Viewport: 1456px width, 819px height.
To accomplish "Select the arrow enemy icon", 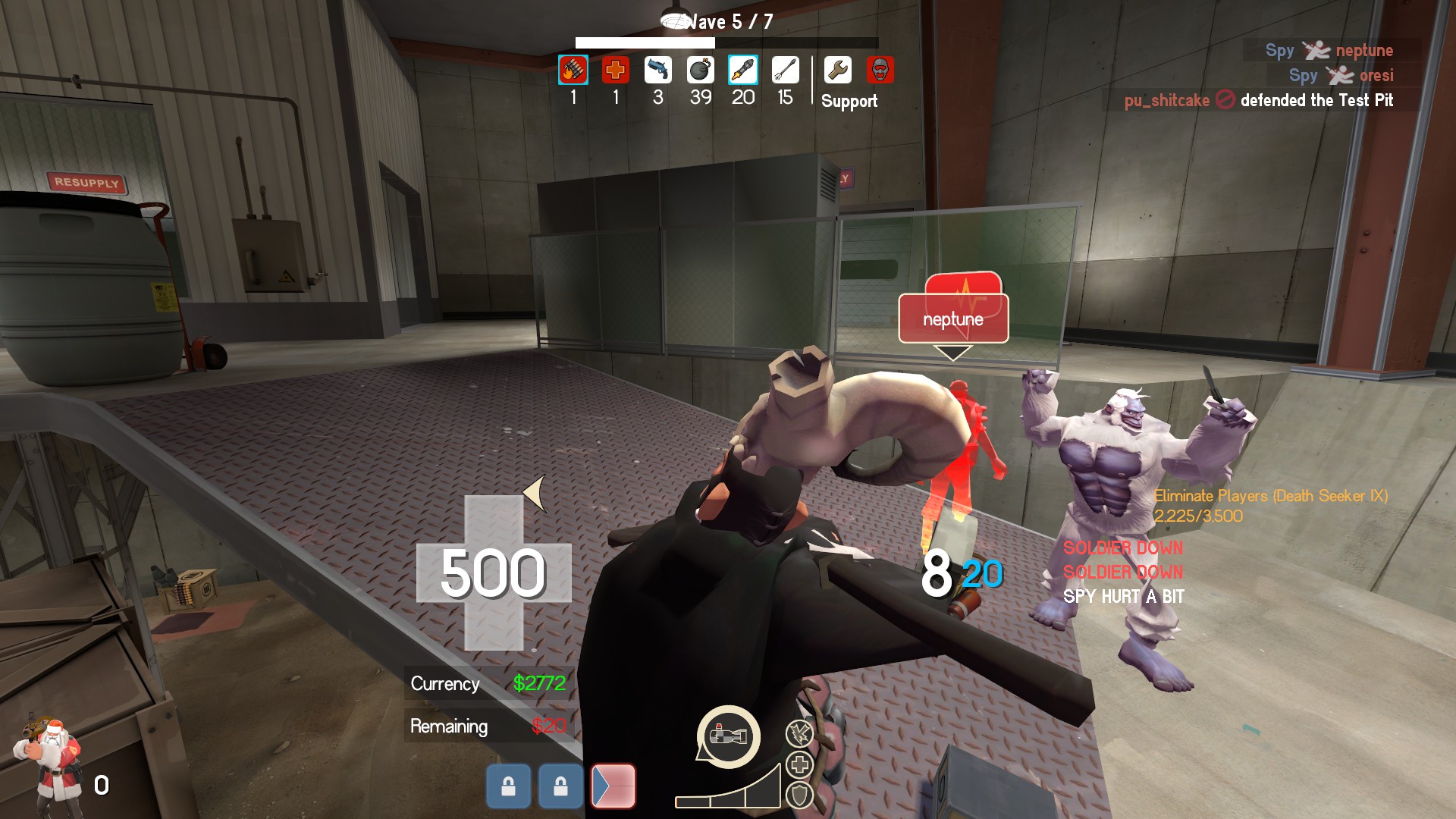I will pos(785,71).
